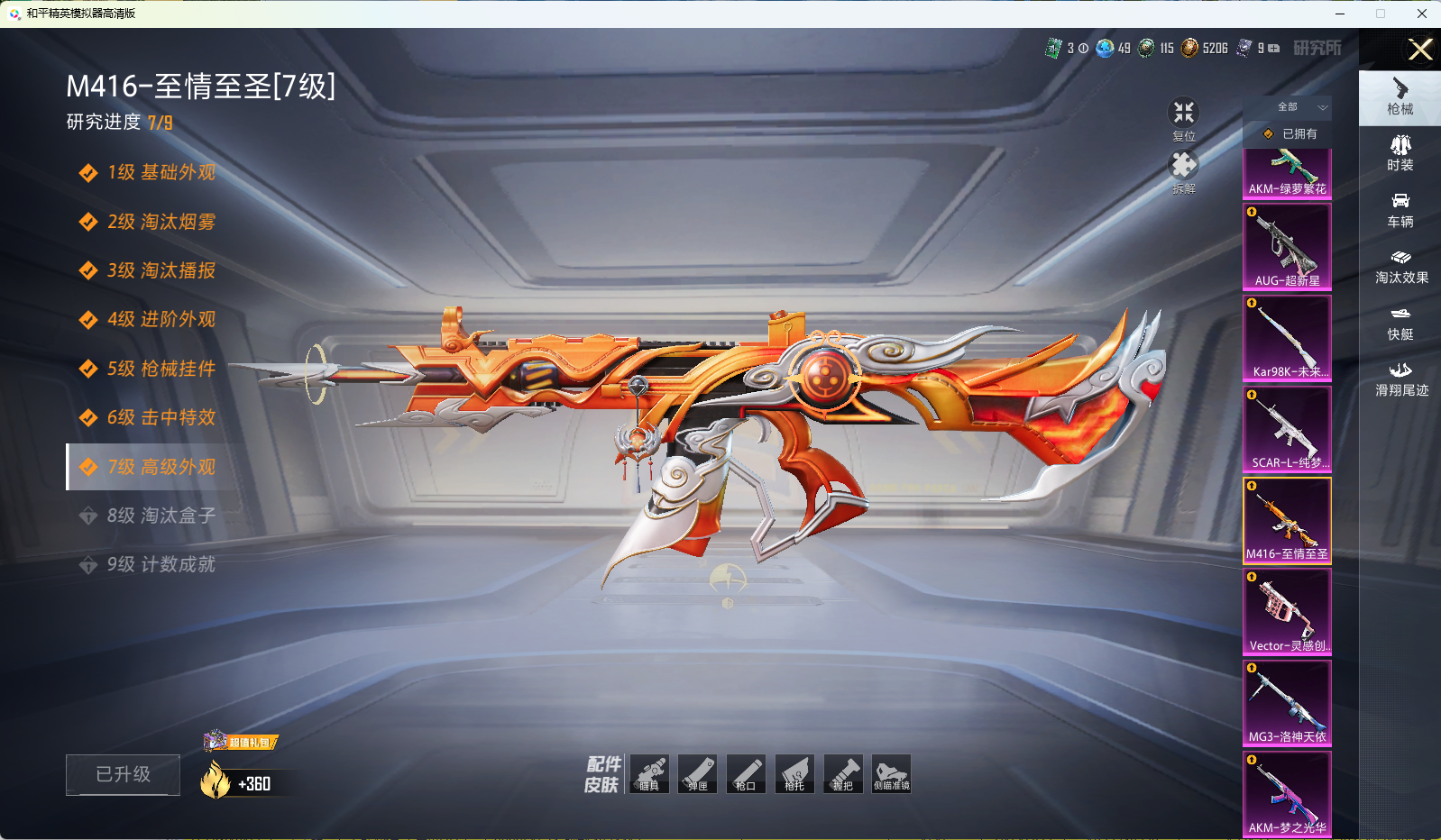The height and width of the screenshot is (840, 1441).
Task: Close the emulator window
Action: pyautogui.click(x=1421, y=14)
